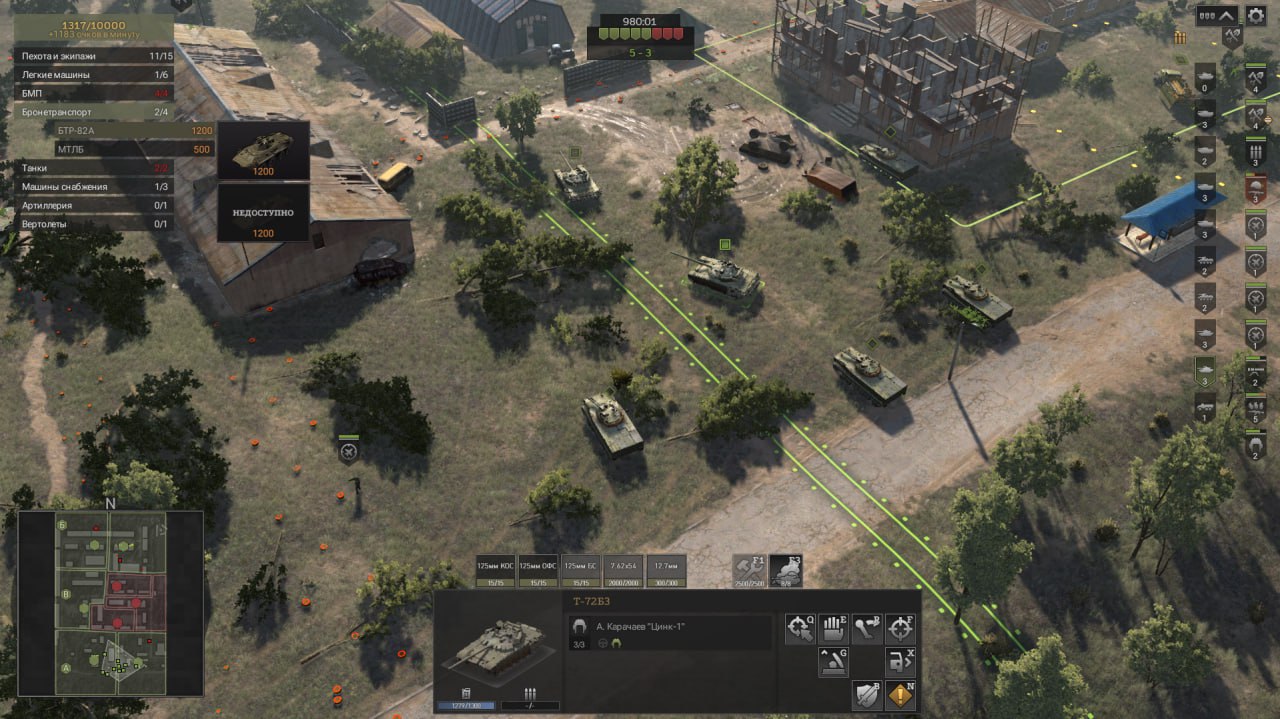Select the Артиллерия category
The height and width of the screenshot is (719, 1280).
click(x=95, y=206)
